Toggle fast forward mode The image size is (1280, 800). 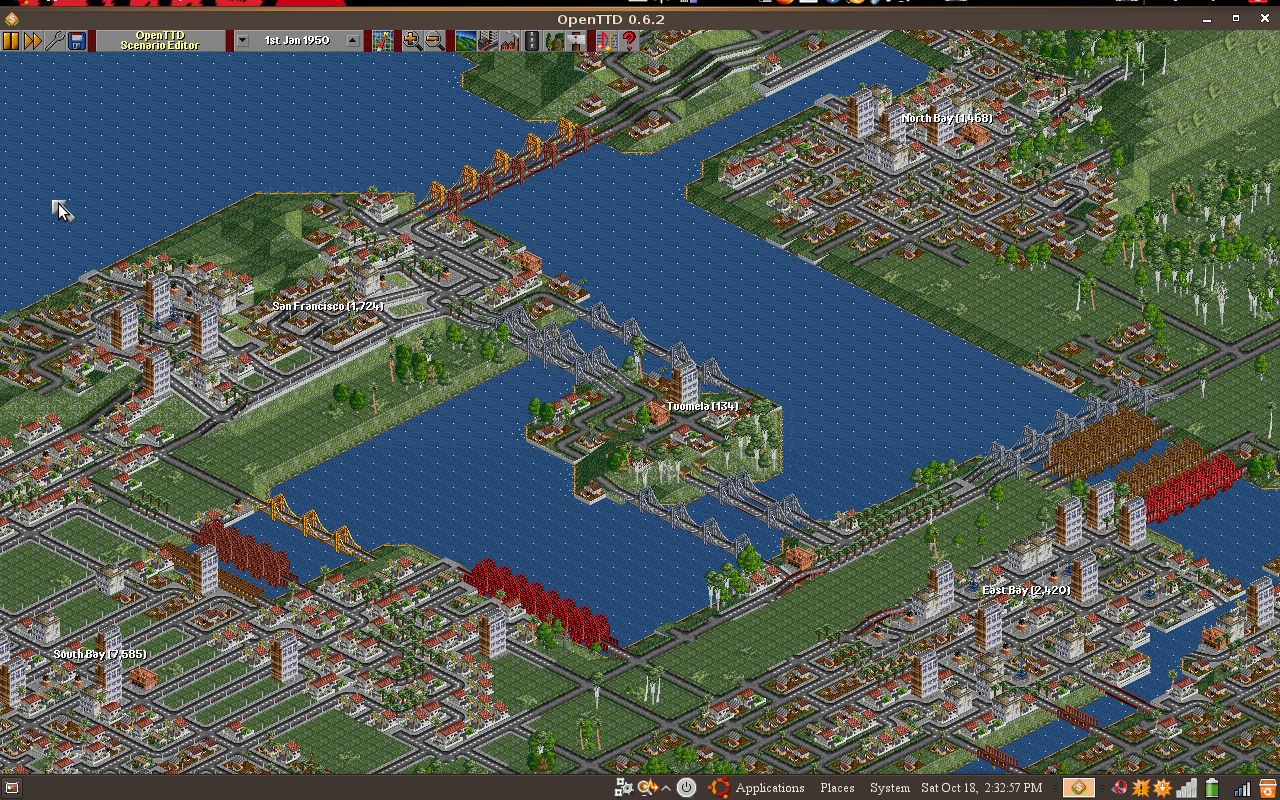coord(32,40)
